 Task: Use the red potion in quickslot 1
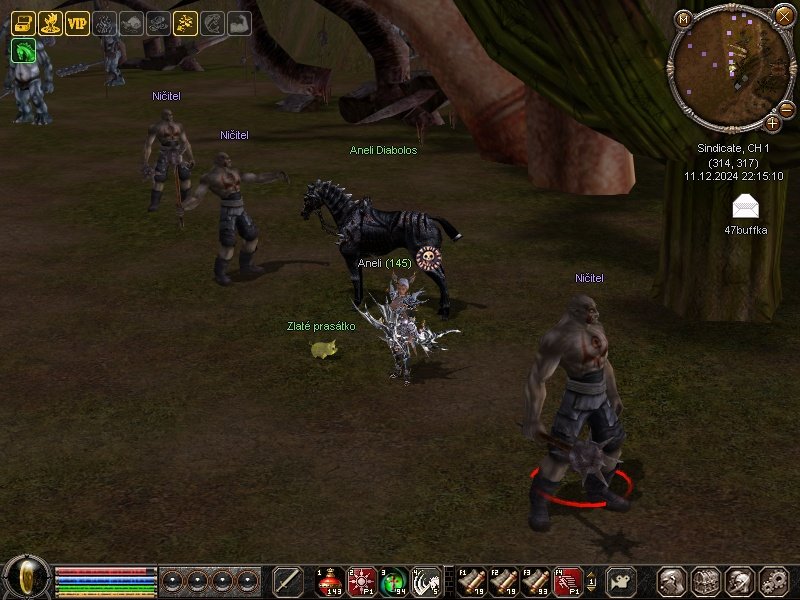(330, 581)
